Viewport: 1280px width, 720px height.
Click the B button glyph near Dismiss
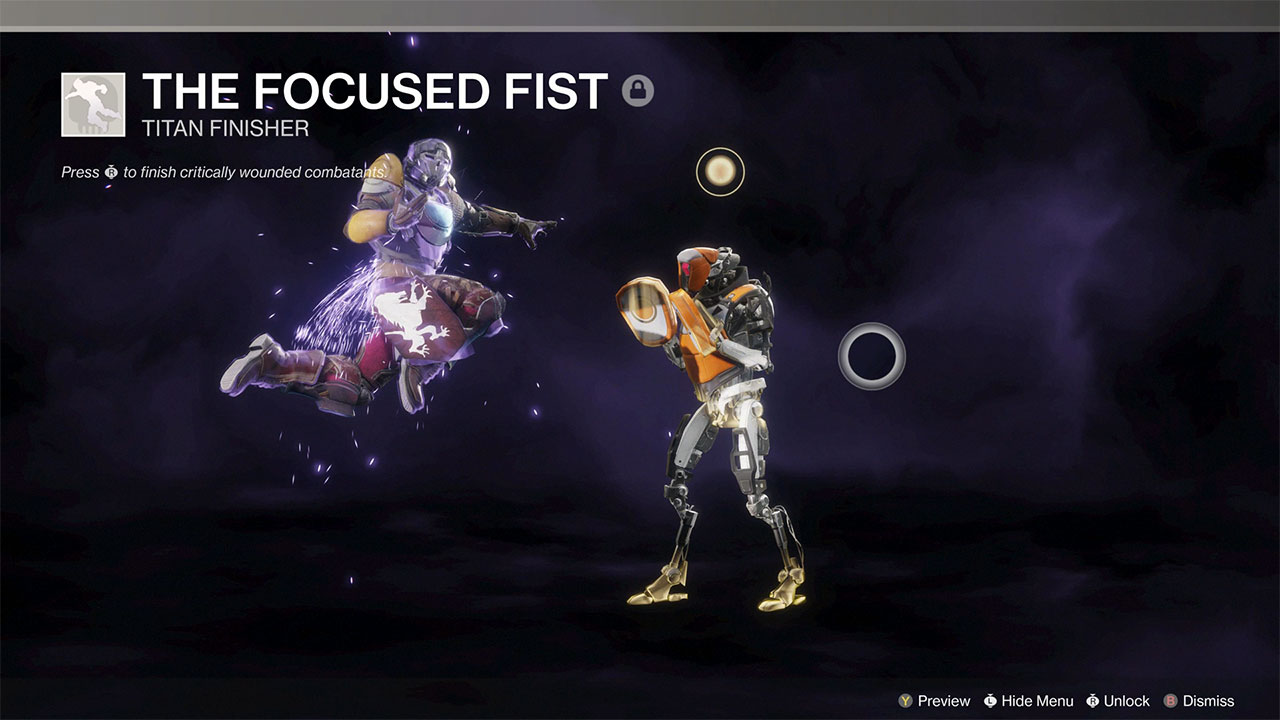coord(1172,701)
